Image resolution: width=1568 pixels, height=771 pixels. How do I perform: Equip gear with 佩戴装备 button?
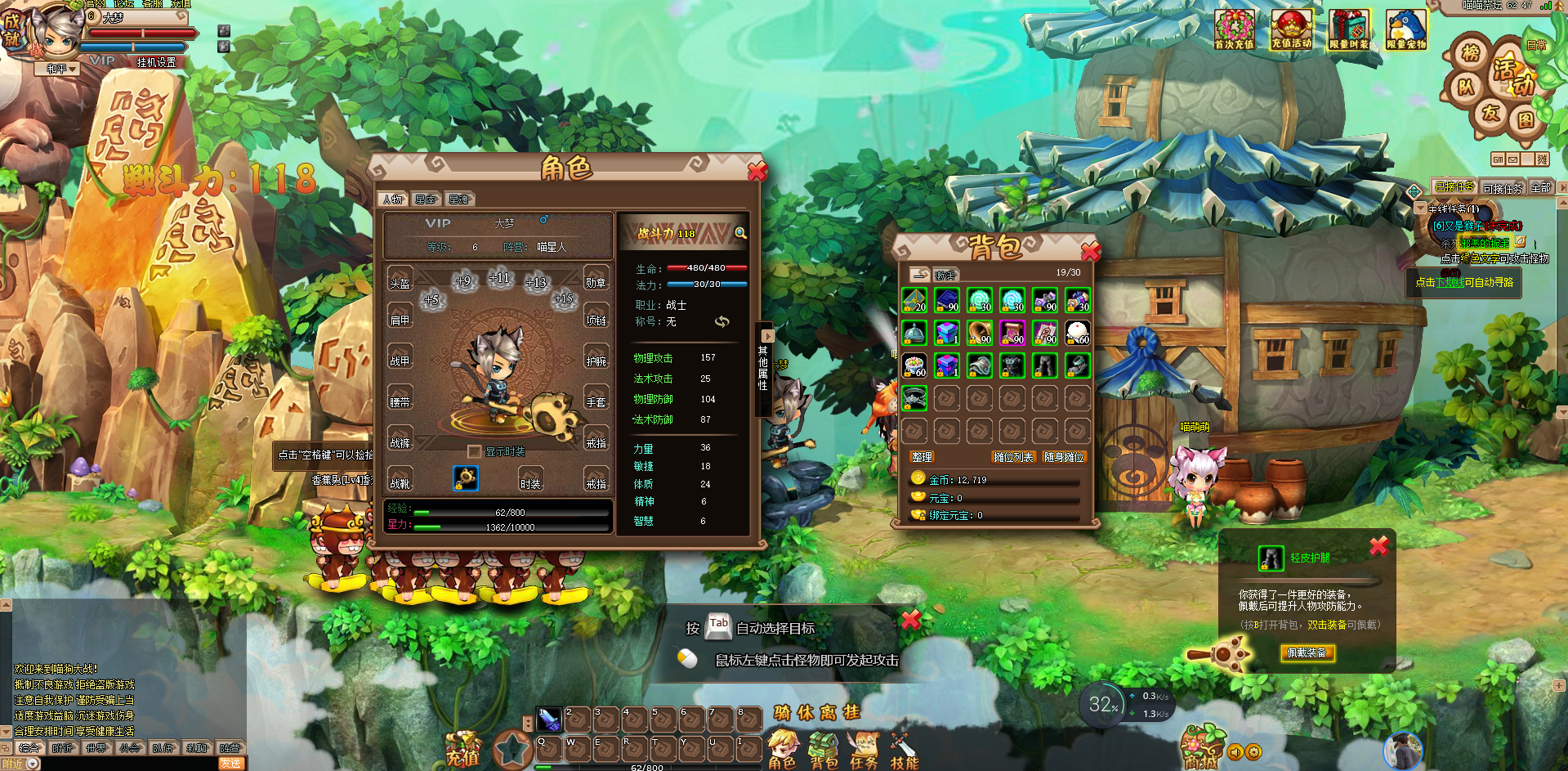pos(1307,652)
